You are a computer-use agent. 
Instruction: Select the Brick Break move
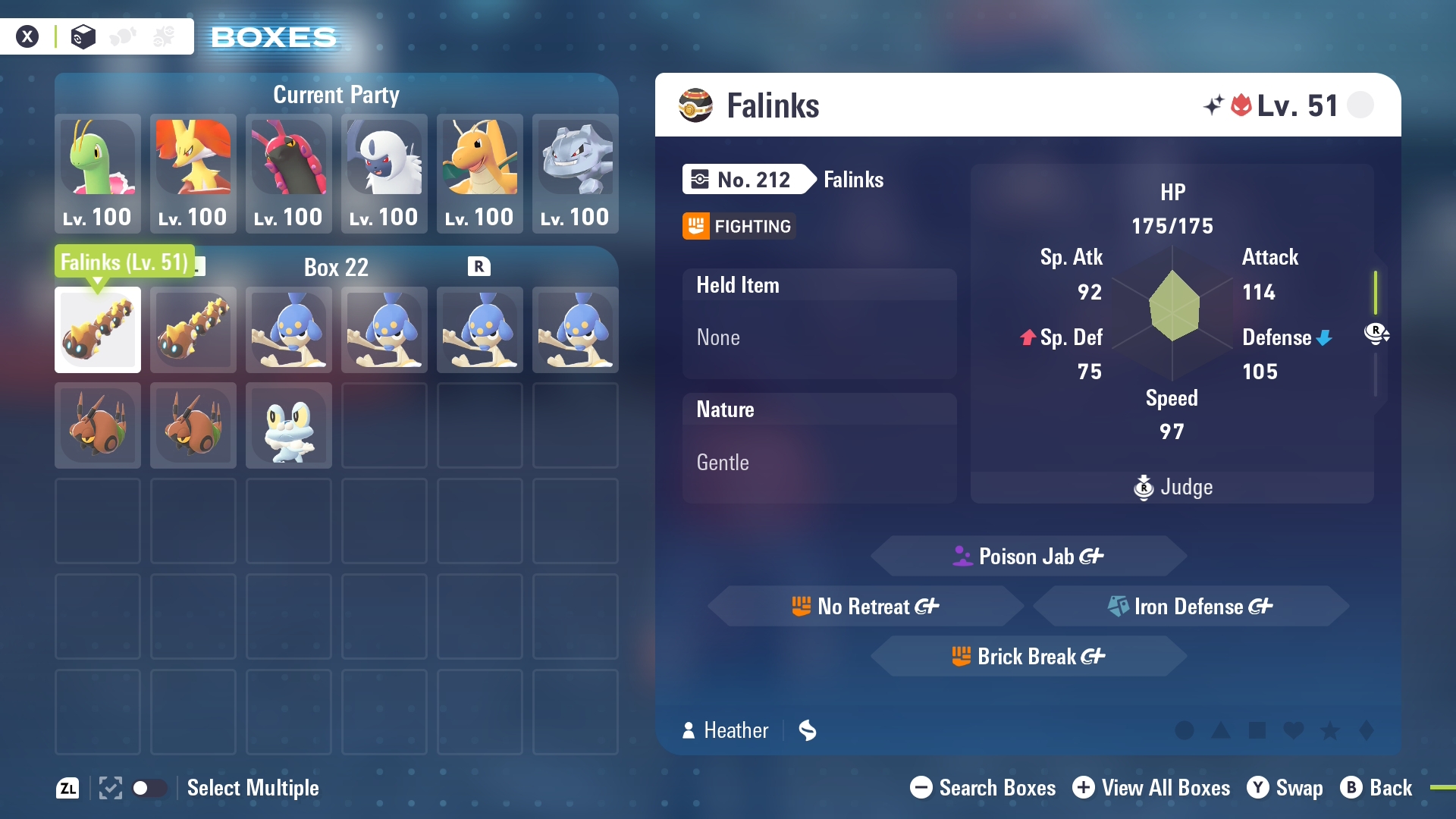pos(1028,657)
